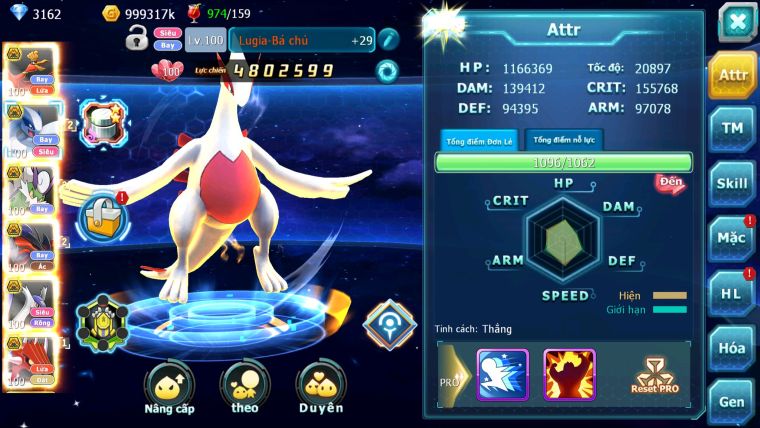Select the Tổng điểm Đơn Lẻ tab
760x428 pixels.
[x=479, y=140]
